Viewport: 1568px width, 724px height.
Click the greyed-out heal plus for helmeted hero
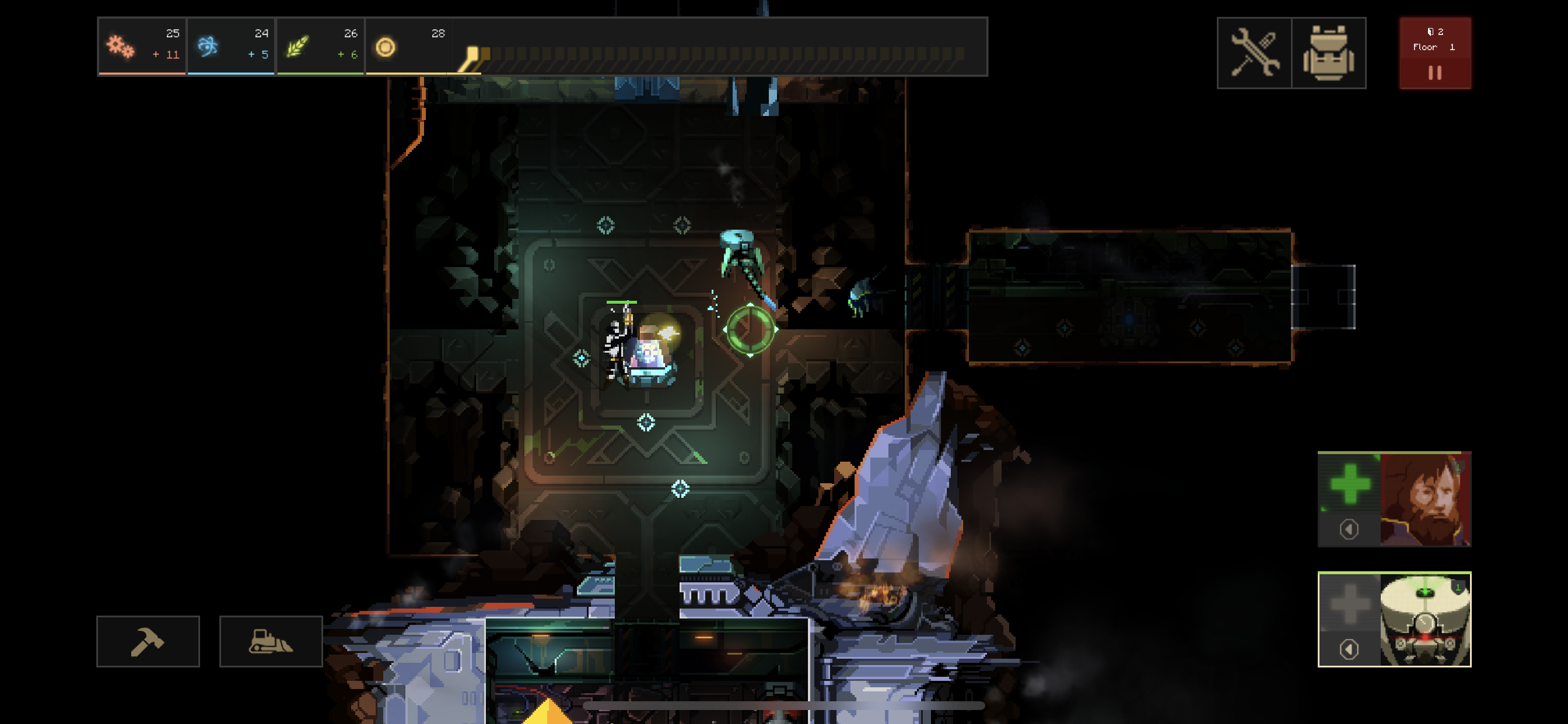1349,603
